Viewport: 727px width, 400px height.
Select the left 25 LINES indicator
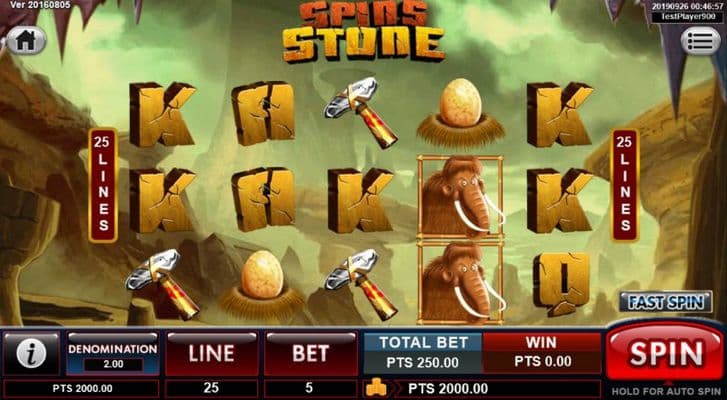pyautogui.click(x=101, y=184)
